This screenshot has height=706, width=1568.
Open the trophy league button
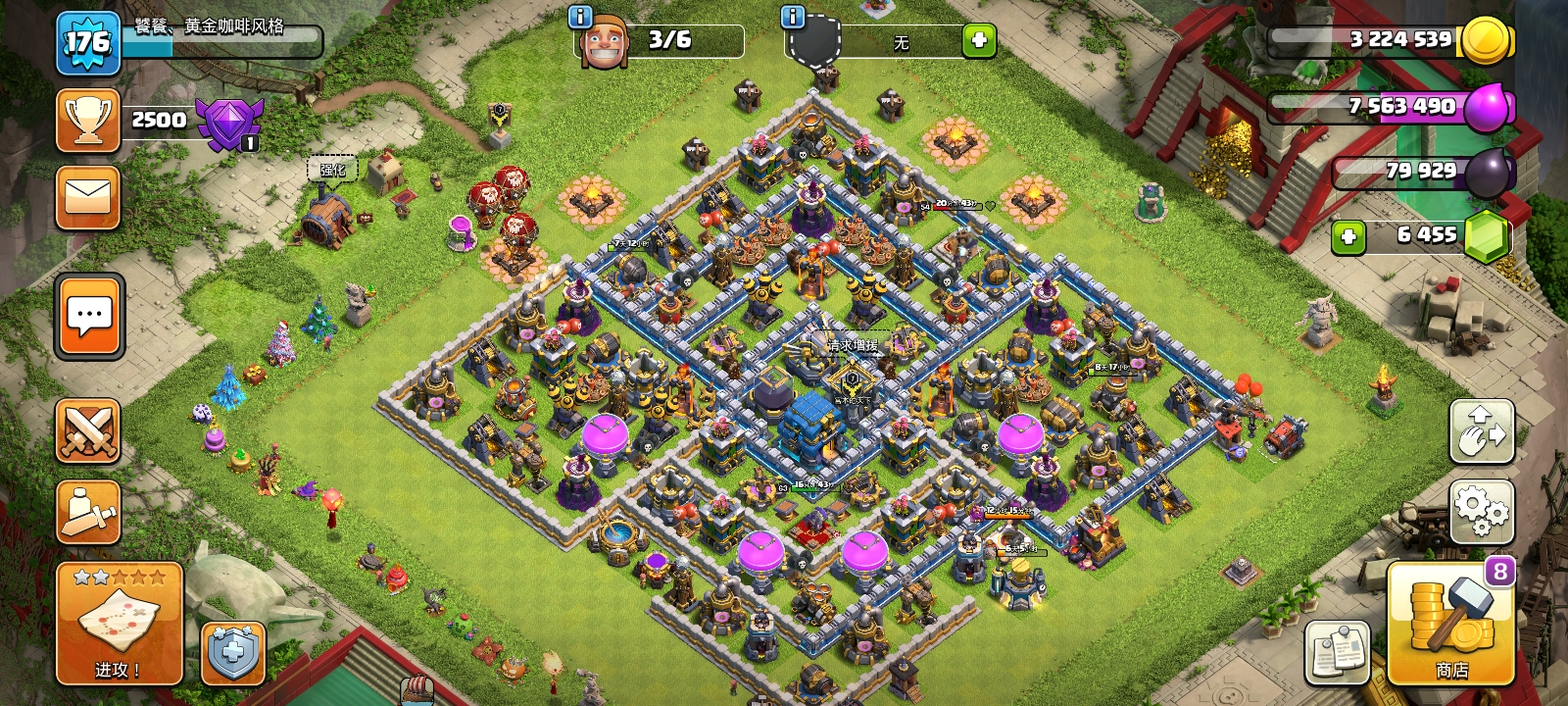tap(88, 121)
